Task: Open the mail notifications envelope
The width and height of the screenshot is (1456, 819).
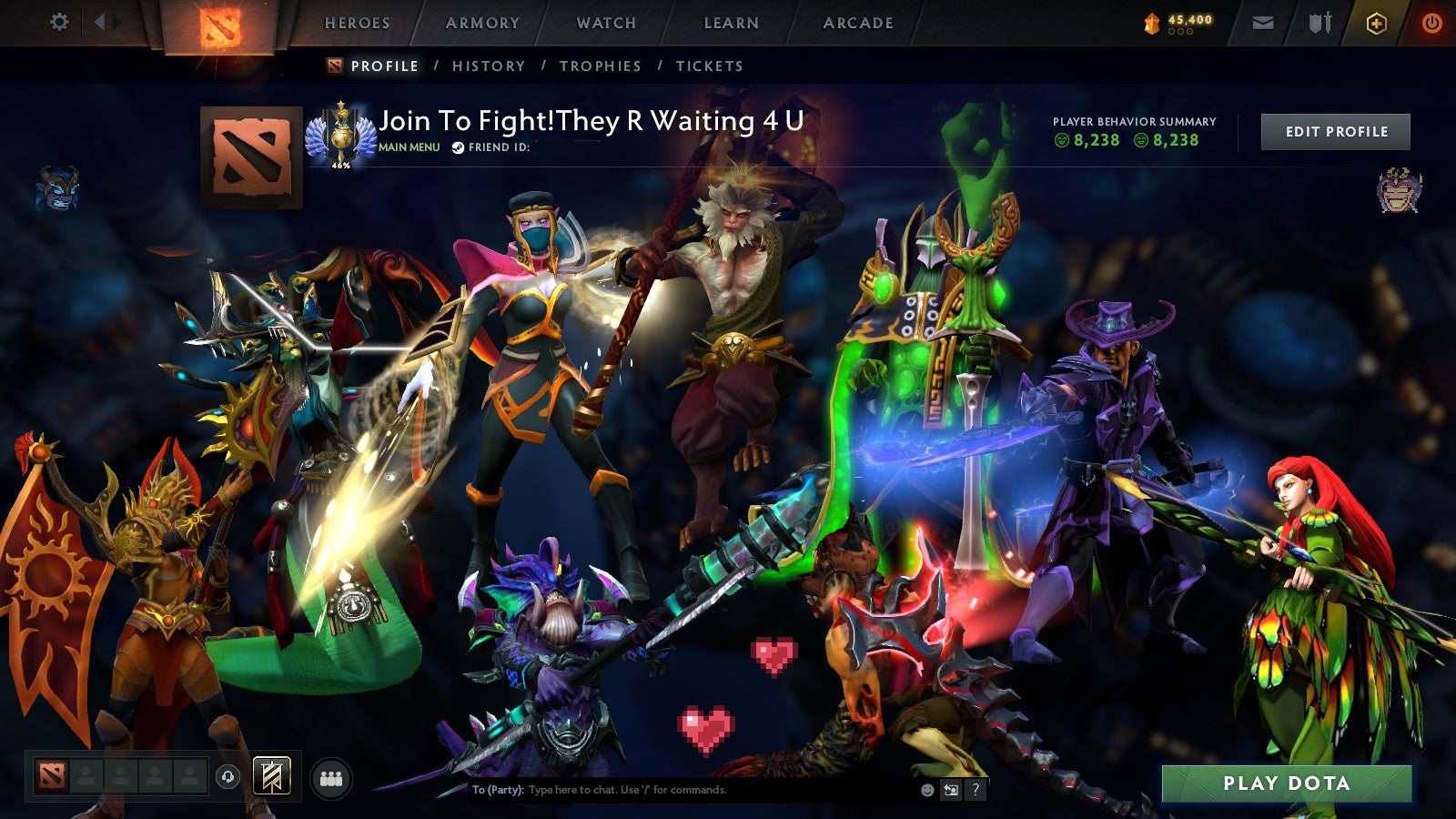Action: (1263, 23)
